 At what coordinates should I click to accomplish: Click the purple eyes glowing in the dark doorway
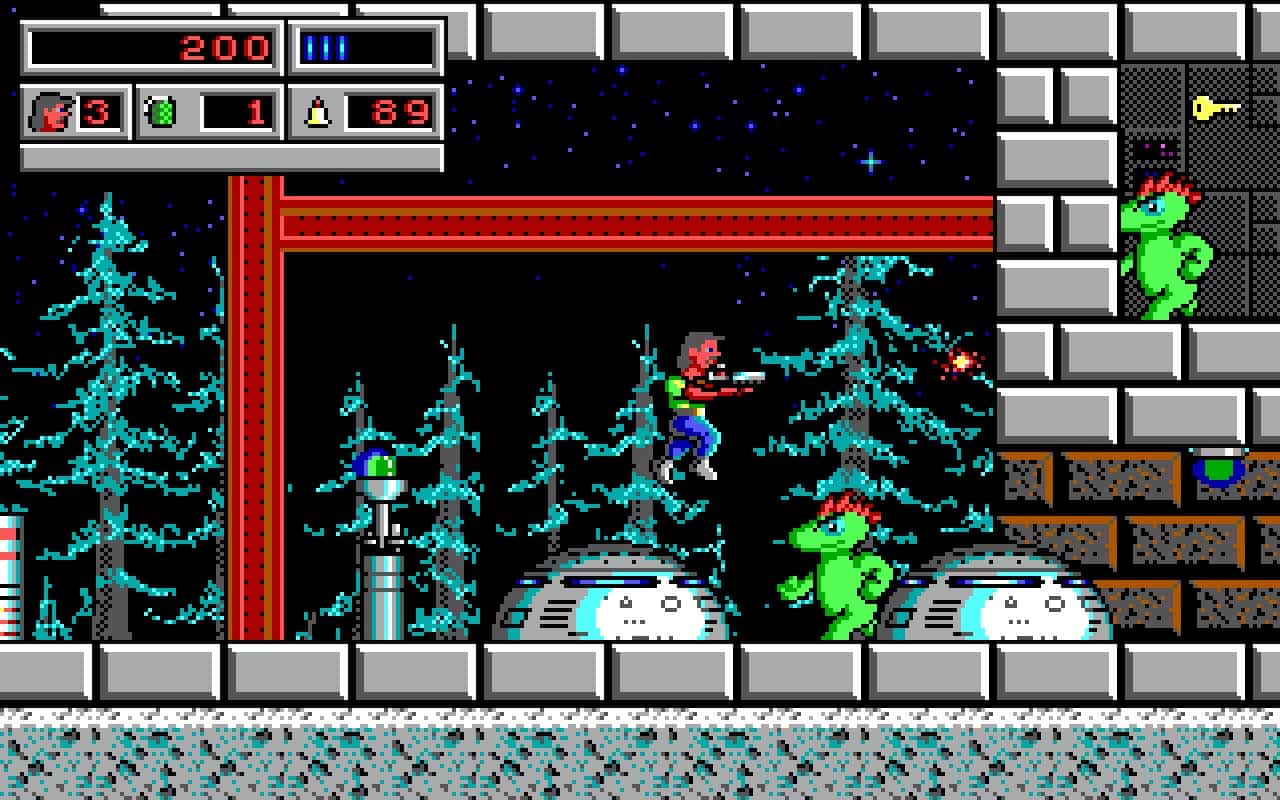[x=1155, y=148]
